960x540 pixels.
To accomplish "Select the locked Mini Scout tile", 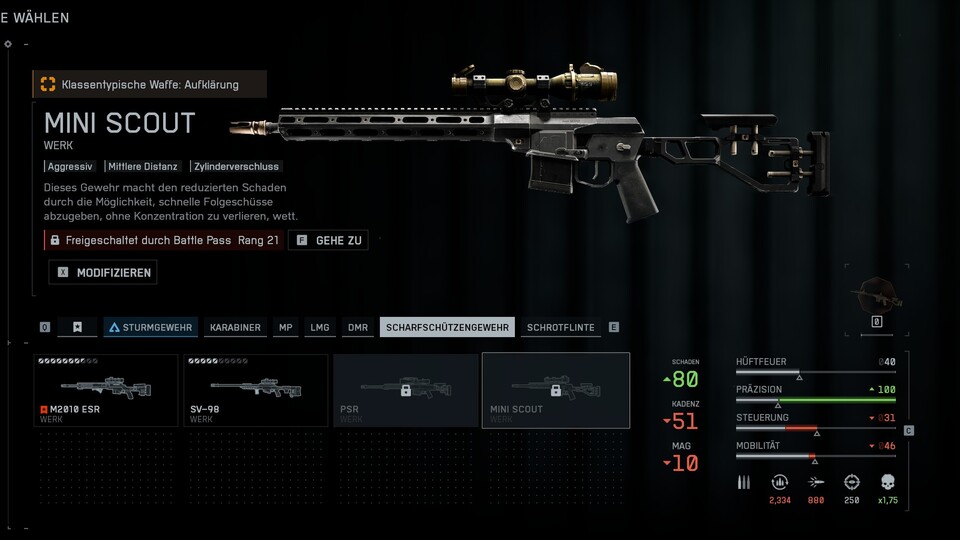I will coord(556,390).
